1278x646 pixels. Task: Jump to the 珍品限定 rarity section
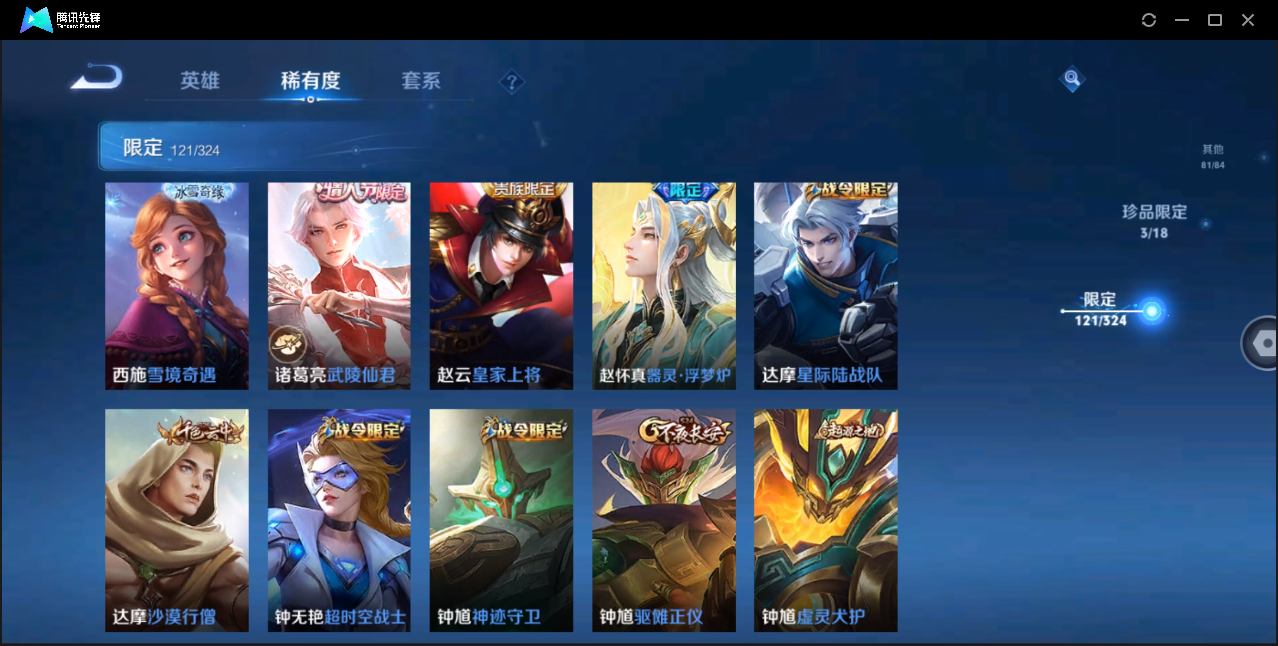1154,221
